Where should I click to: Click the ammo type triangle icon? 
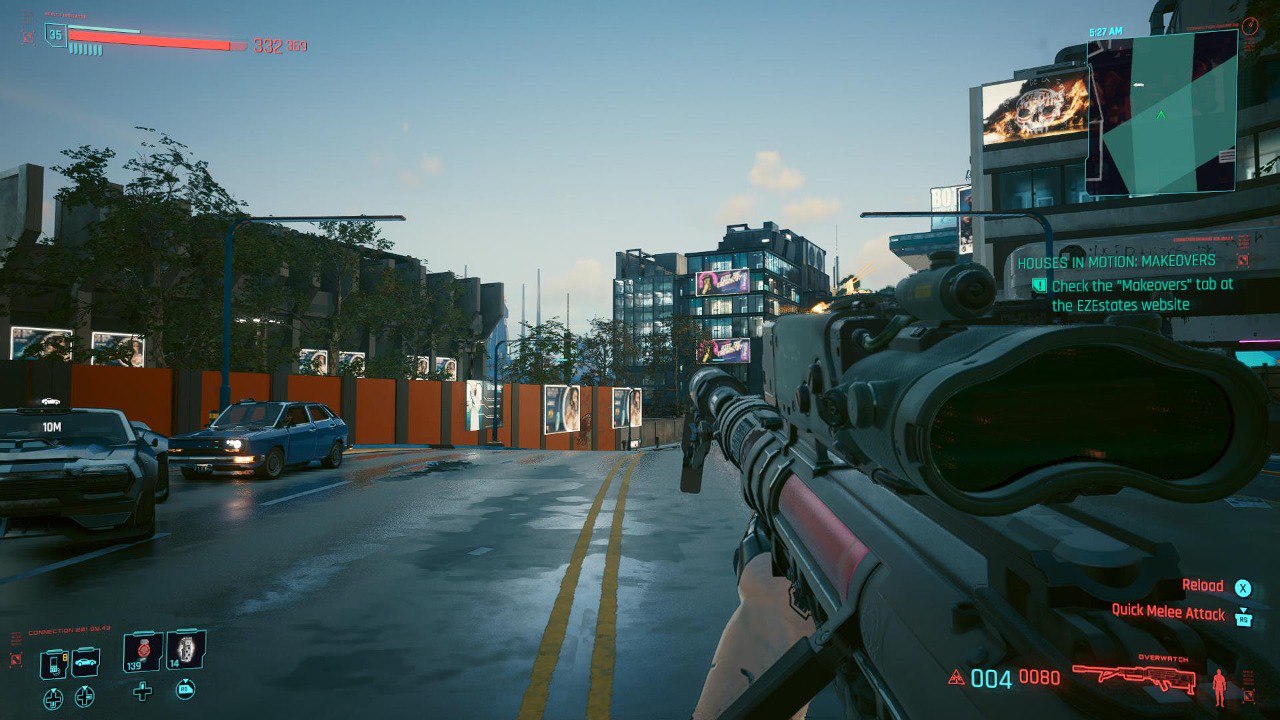pyautogui.click(x=956, y=677)
